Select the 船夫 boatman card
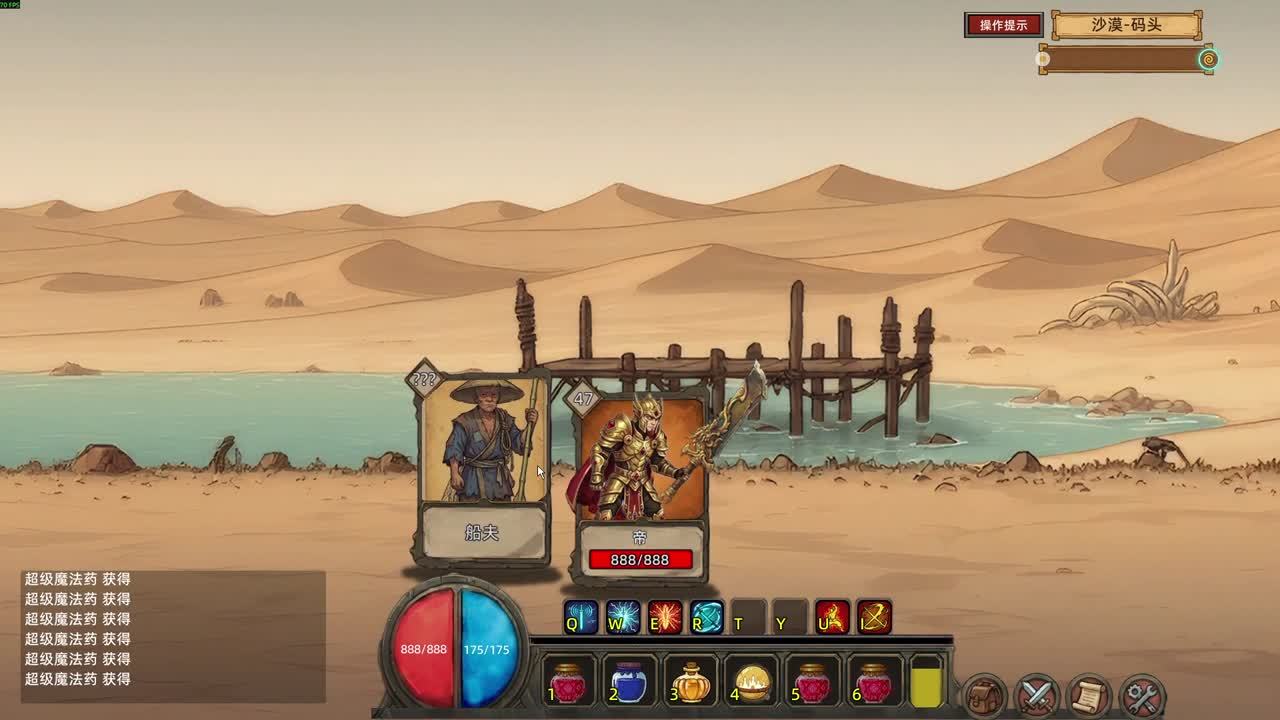The width and height of the screenshot is (1280, 720). 483,467
